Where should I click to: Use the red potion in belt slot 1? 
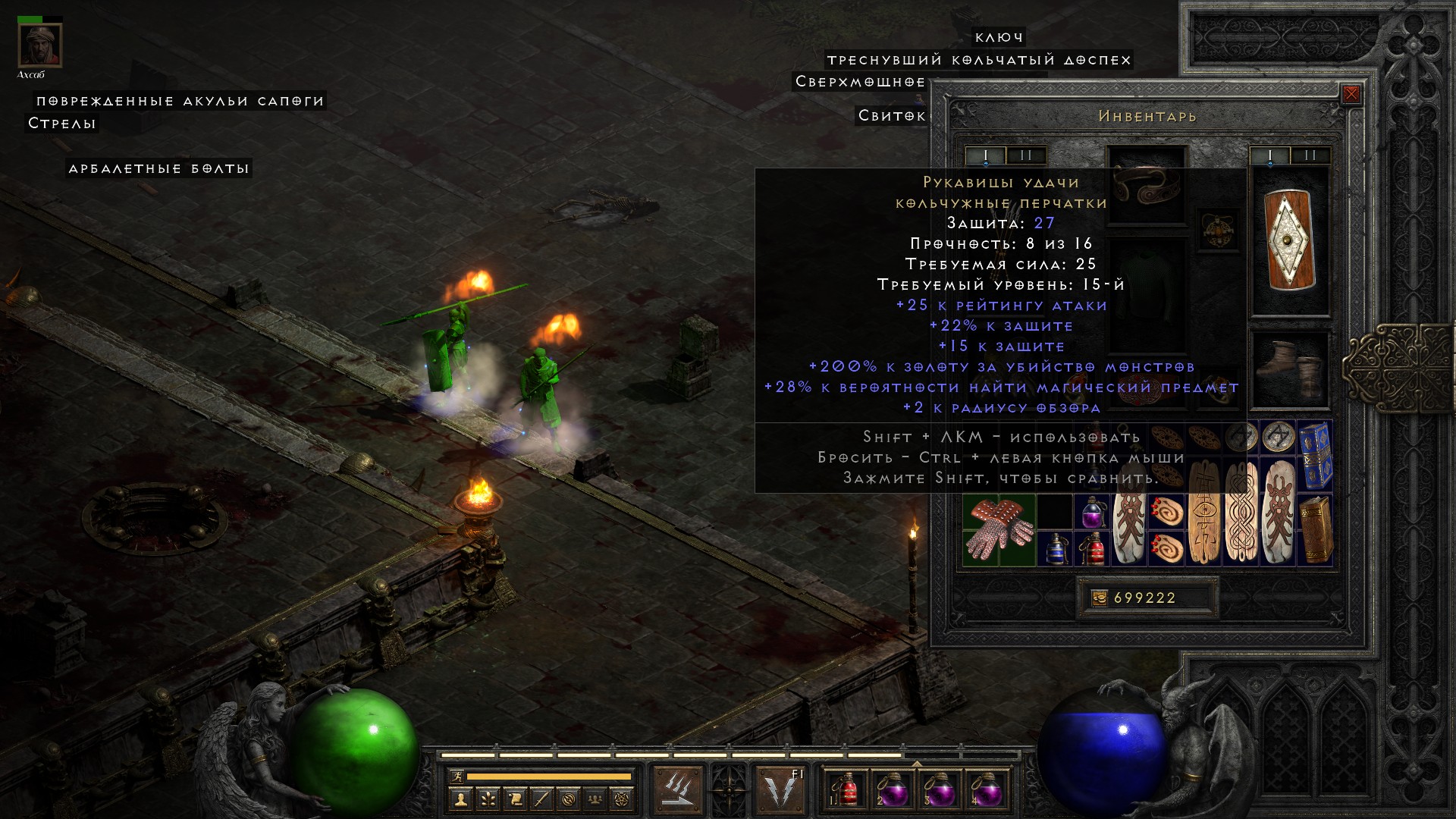846,791
